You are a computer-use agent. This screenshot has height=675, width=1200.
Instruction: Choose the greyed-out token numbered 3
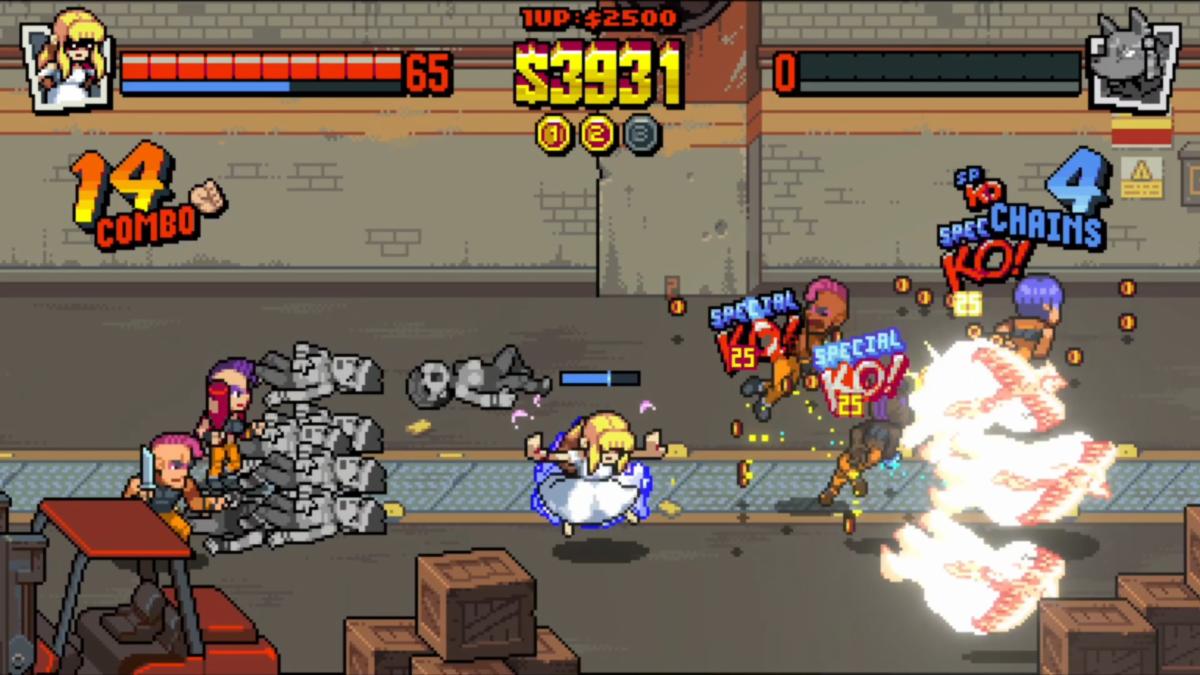(x=643, y=133)
